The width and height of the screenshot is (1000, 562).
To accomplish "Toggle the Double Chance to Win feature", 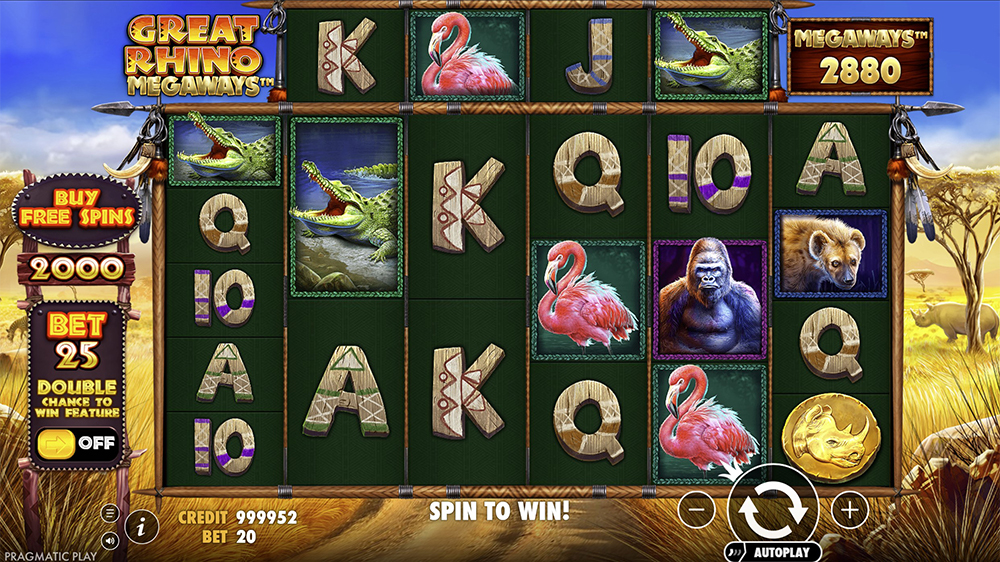I will 77,442.
